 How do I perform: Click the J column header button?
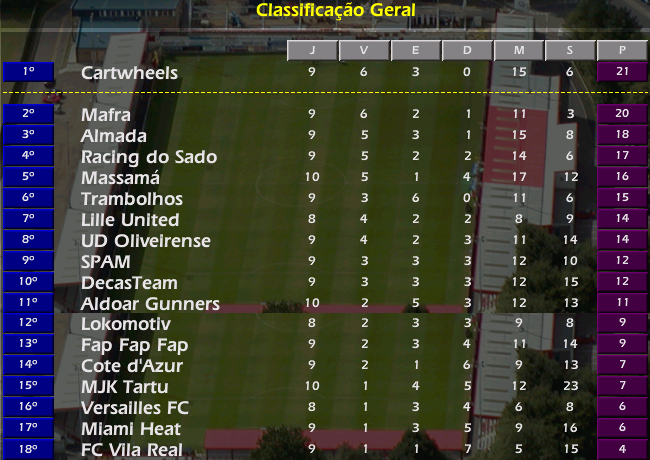(x=312, y=50)
